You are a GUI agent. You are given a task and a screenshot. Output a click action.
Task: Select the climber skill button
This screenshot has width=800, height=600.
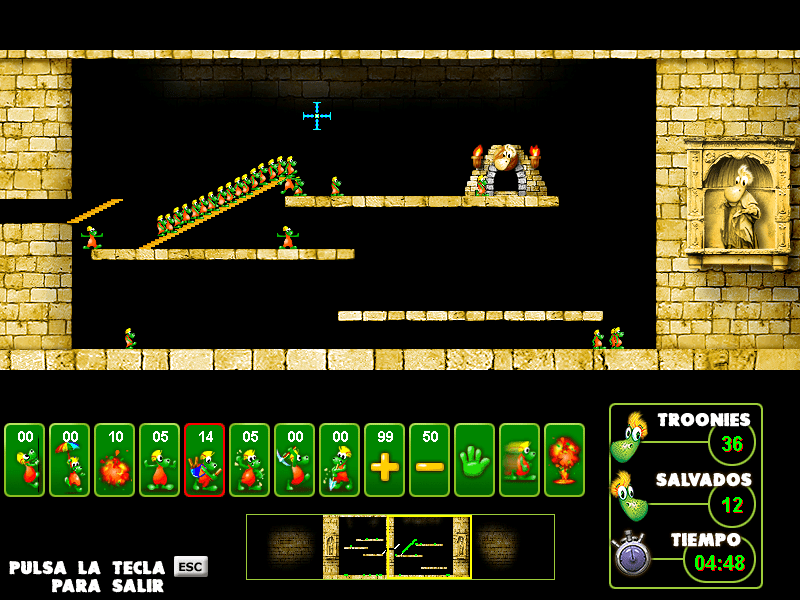pyautogui.click(x=24, y=460)
